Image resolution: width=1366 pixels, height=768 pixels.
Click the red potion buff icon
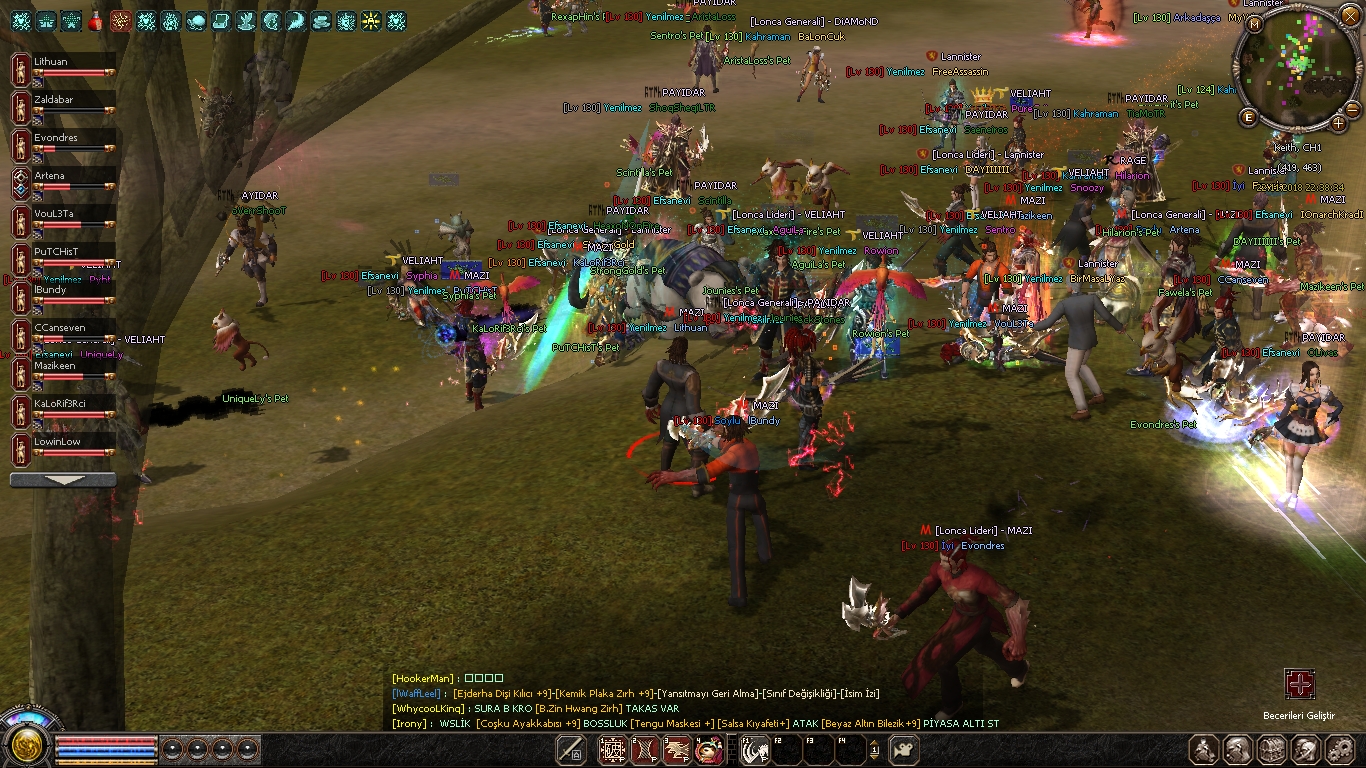coord(96,21)
